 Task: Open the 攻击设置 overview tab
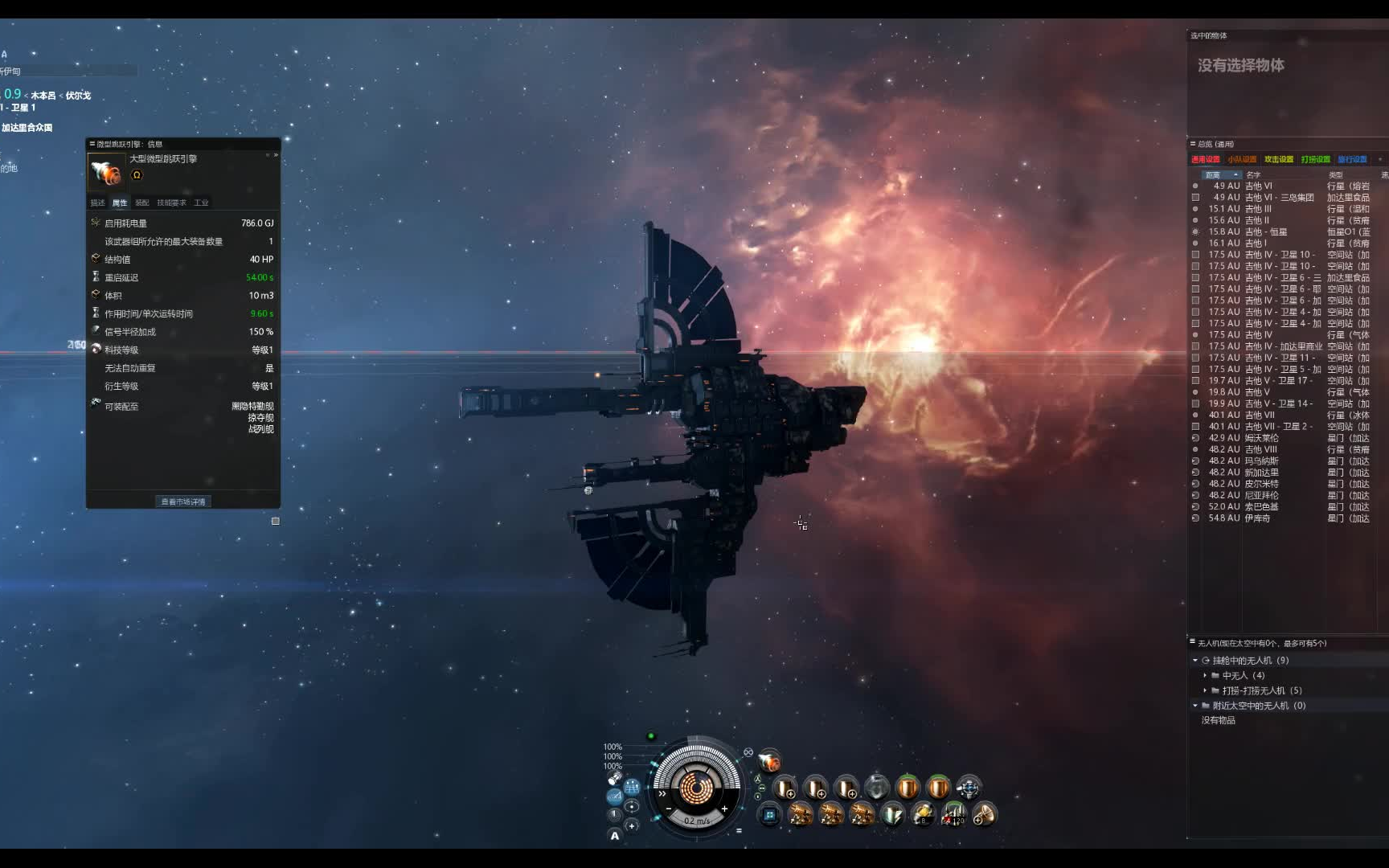[x=1278, y=159]
